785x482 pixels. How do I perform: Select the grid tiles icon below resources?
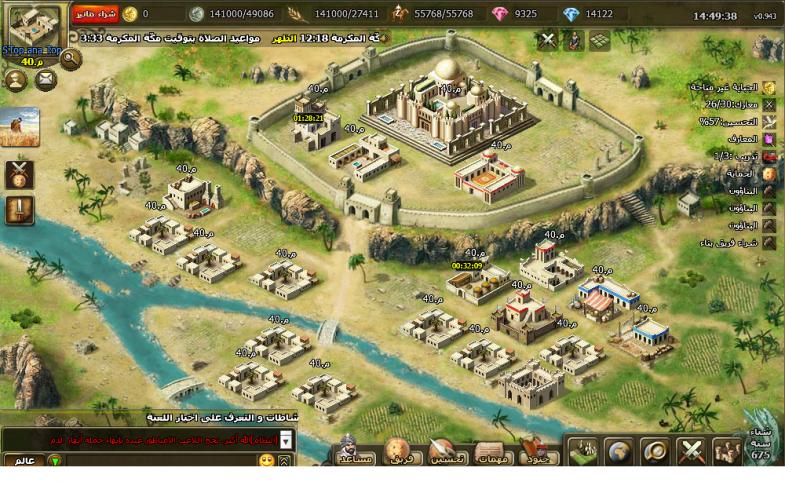(x=599, y=41)
